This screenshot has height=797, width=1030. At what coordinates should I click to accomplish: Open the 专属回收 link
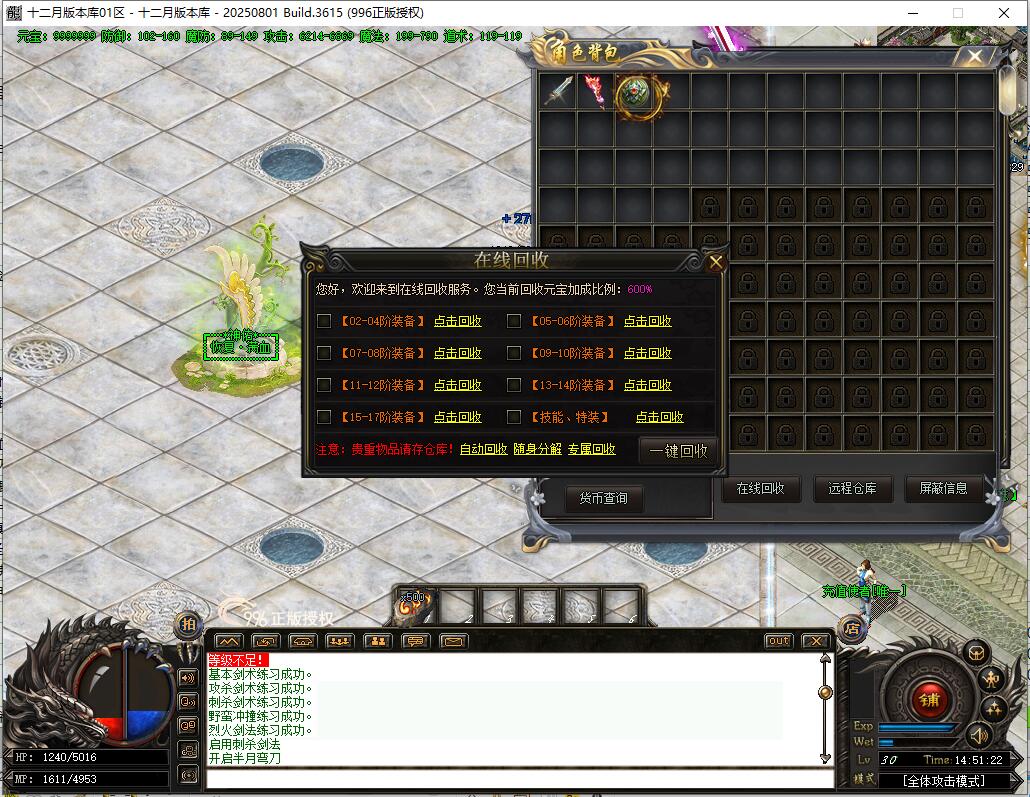(x=591, y=450)
